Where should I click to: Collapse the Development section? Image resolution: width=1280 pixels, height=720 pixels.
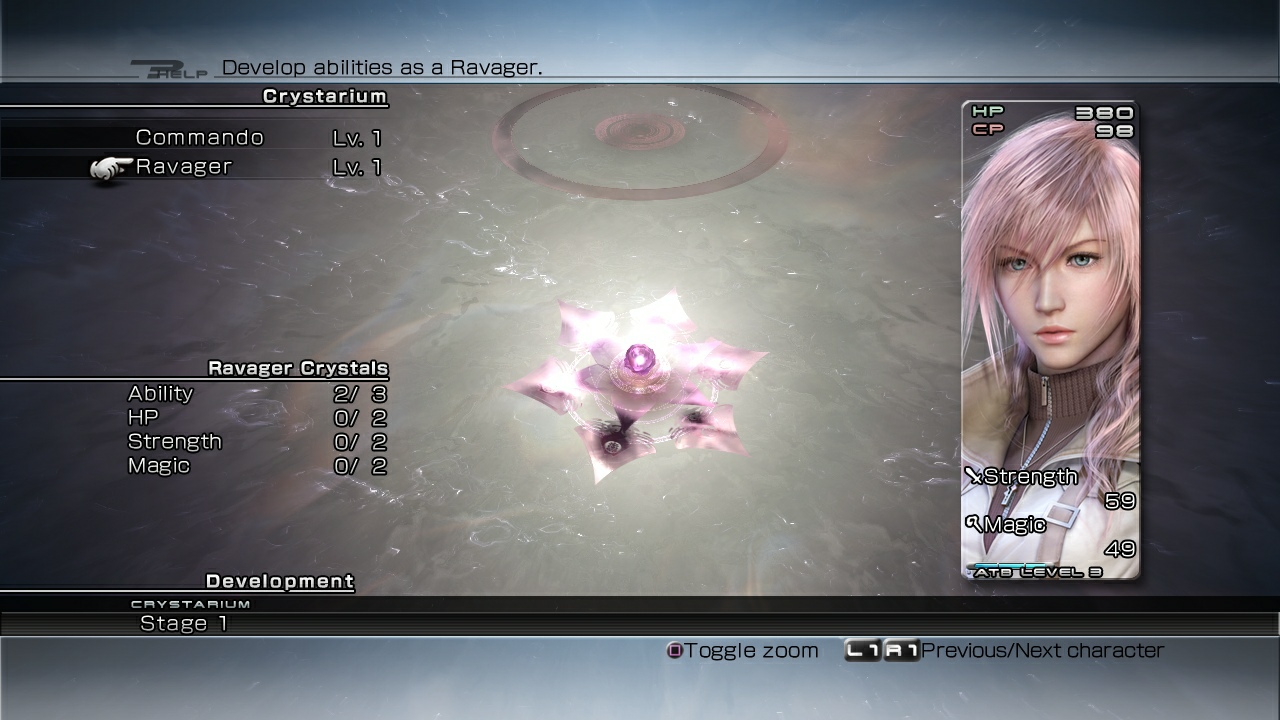point(279,581)
